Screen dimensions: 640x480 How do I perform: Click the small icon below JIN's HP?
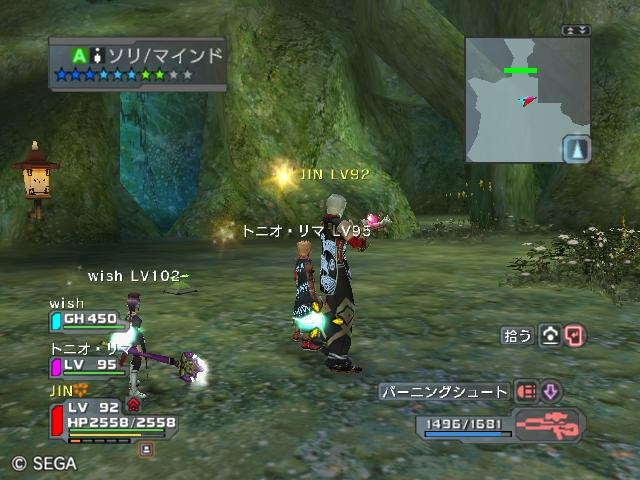(x=146, y=450)
